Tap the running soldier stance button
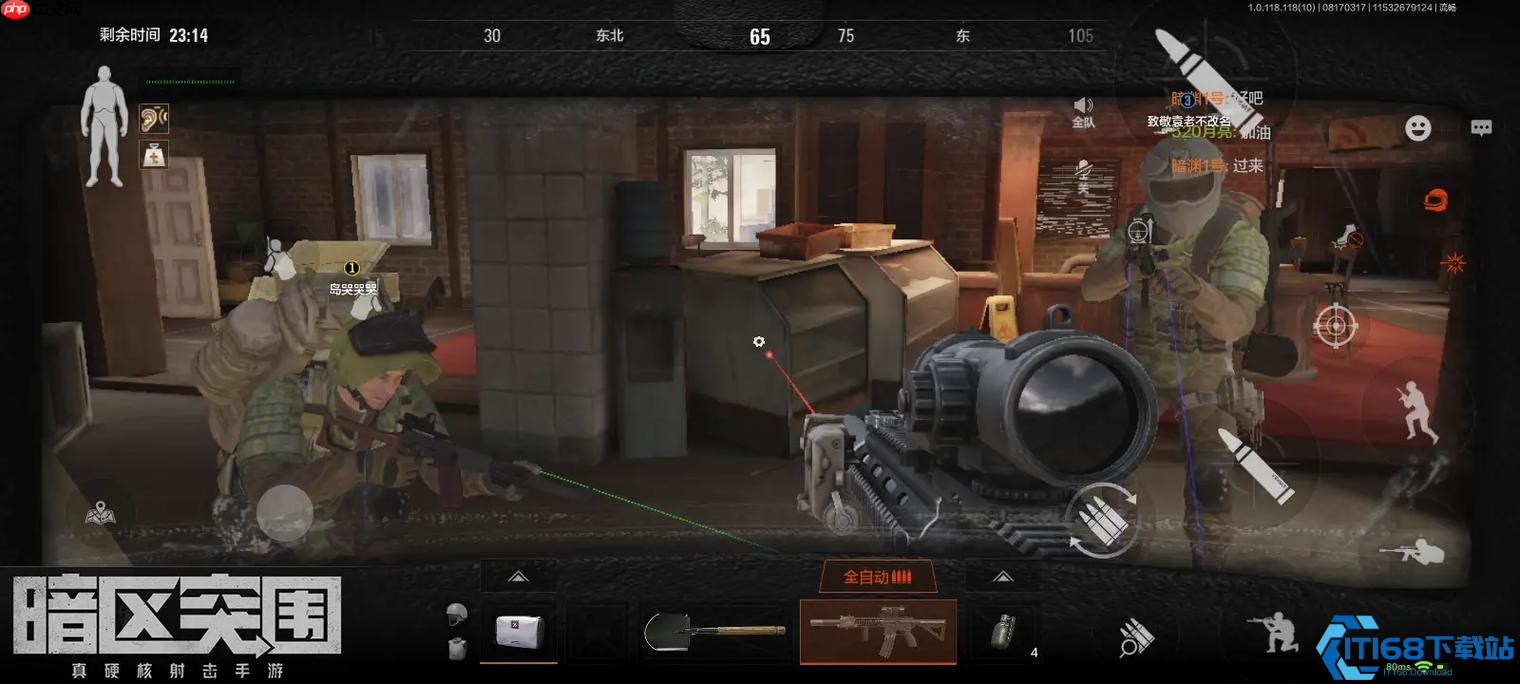The height and width of the screenshot is (684, 1520). (x=1416, y=411)
